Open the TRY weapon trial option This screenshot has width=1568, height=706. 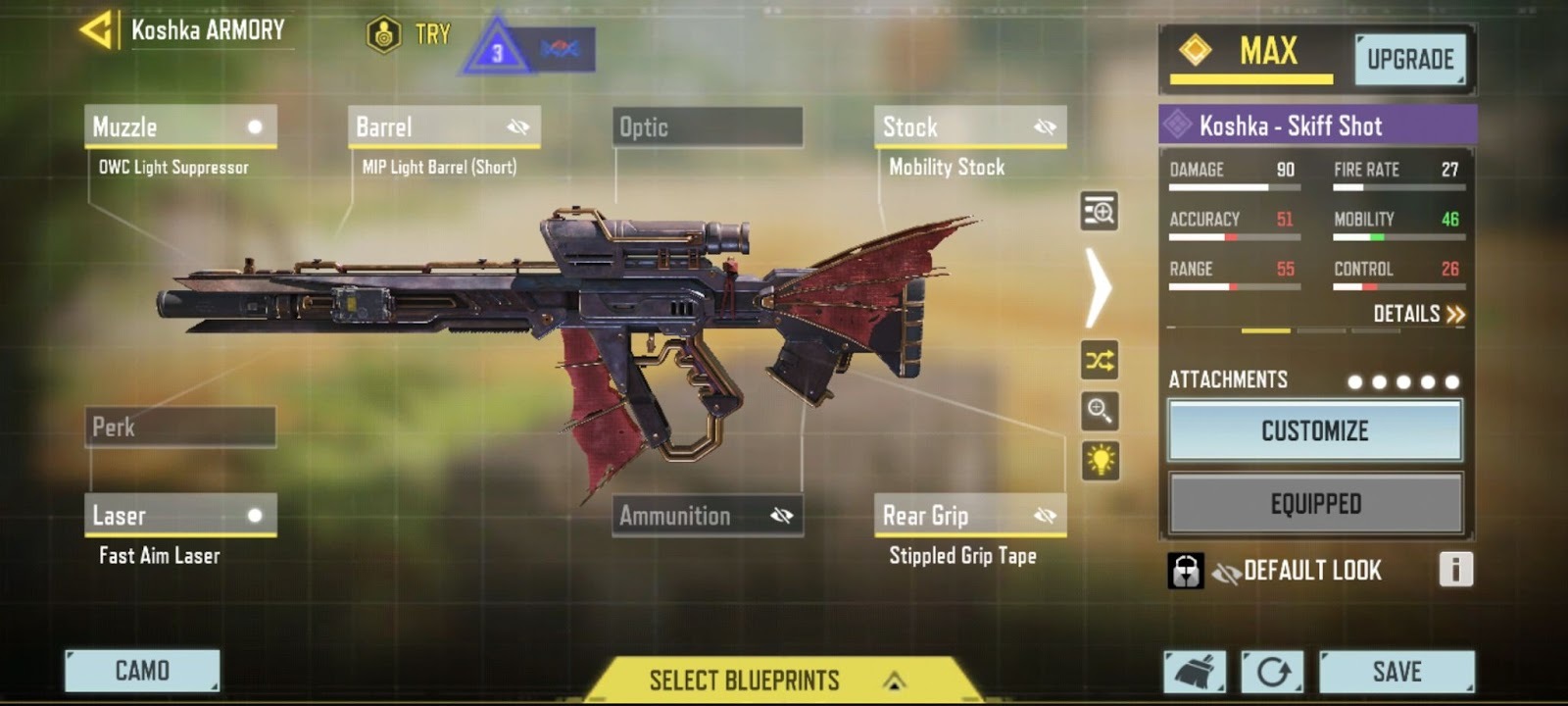tap(408, 35)
